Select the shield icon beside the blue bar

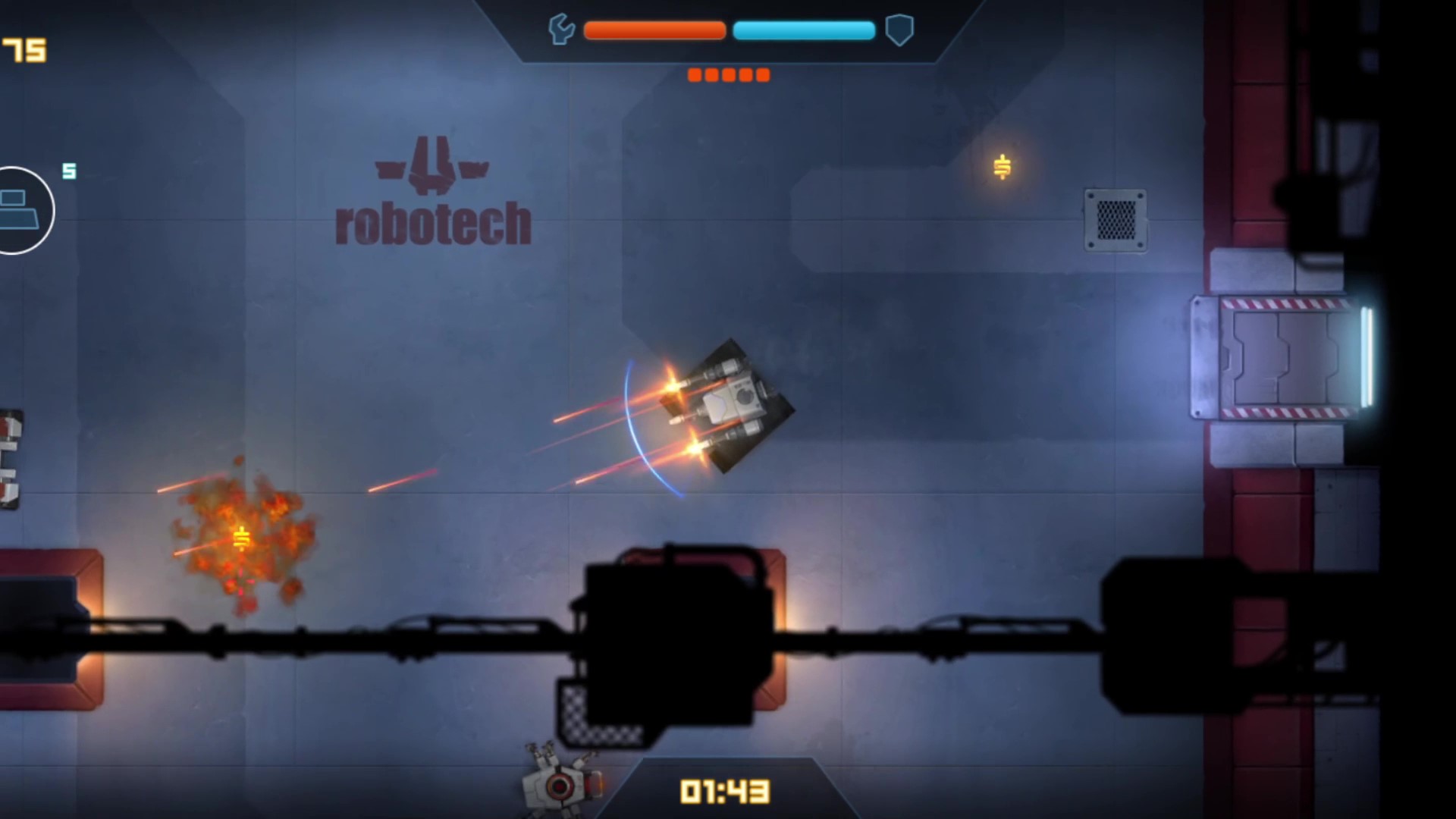pos(899,30)
